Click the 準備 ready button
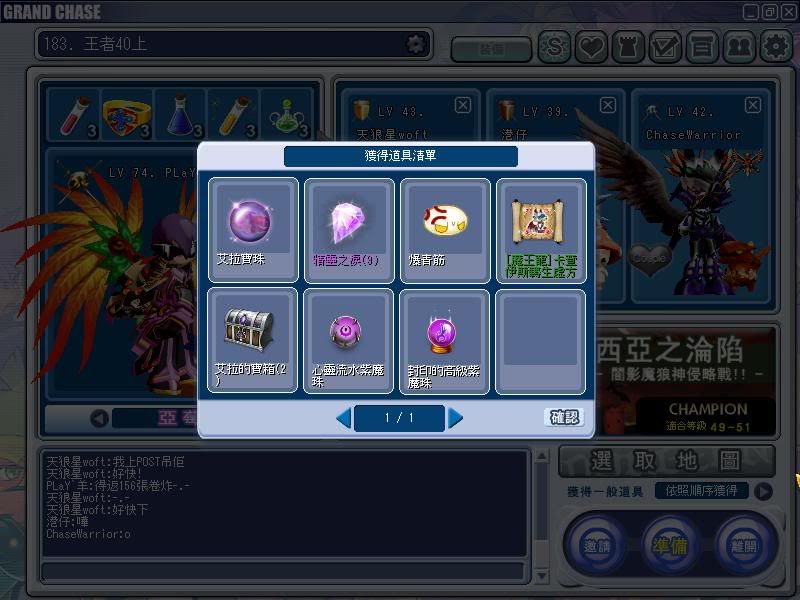Viewport: 800px width, 600px height. pos(671,545)
